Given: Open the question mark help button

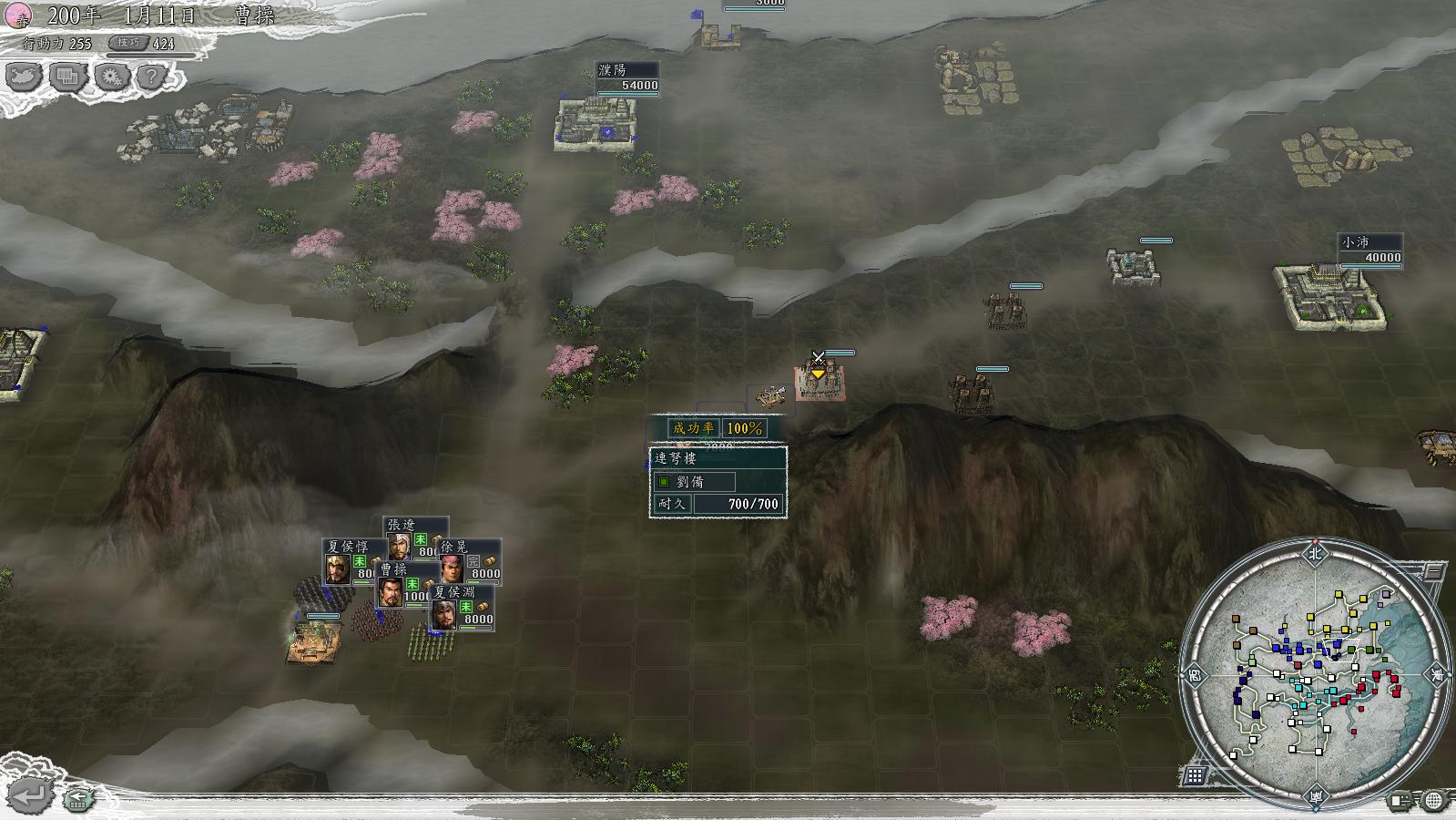Looking at the screenshot, I should (x=152, y=77).
